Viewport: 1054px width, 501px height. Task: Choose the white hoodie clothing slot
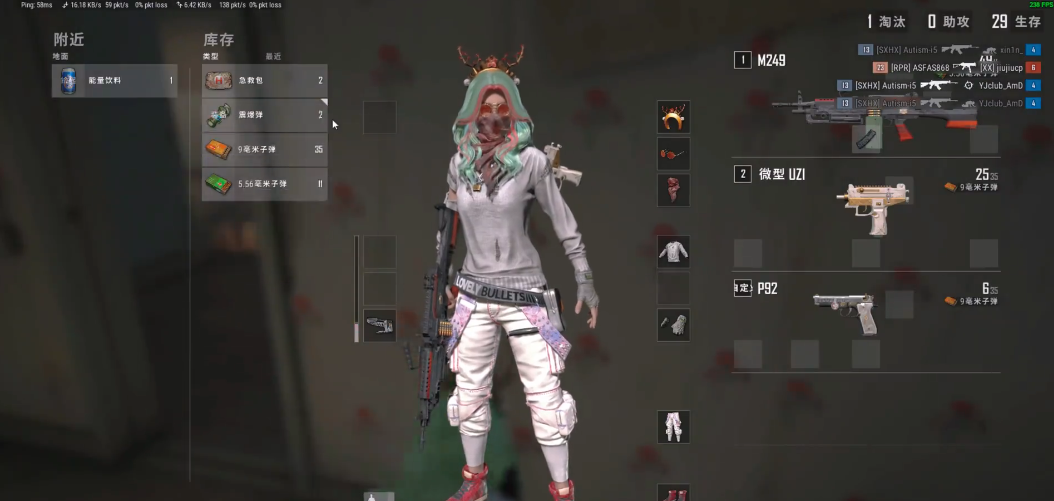click(673, 252)
